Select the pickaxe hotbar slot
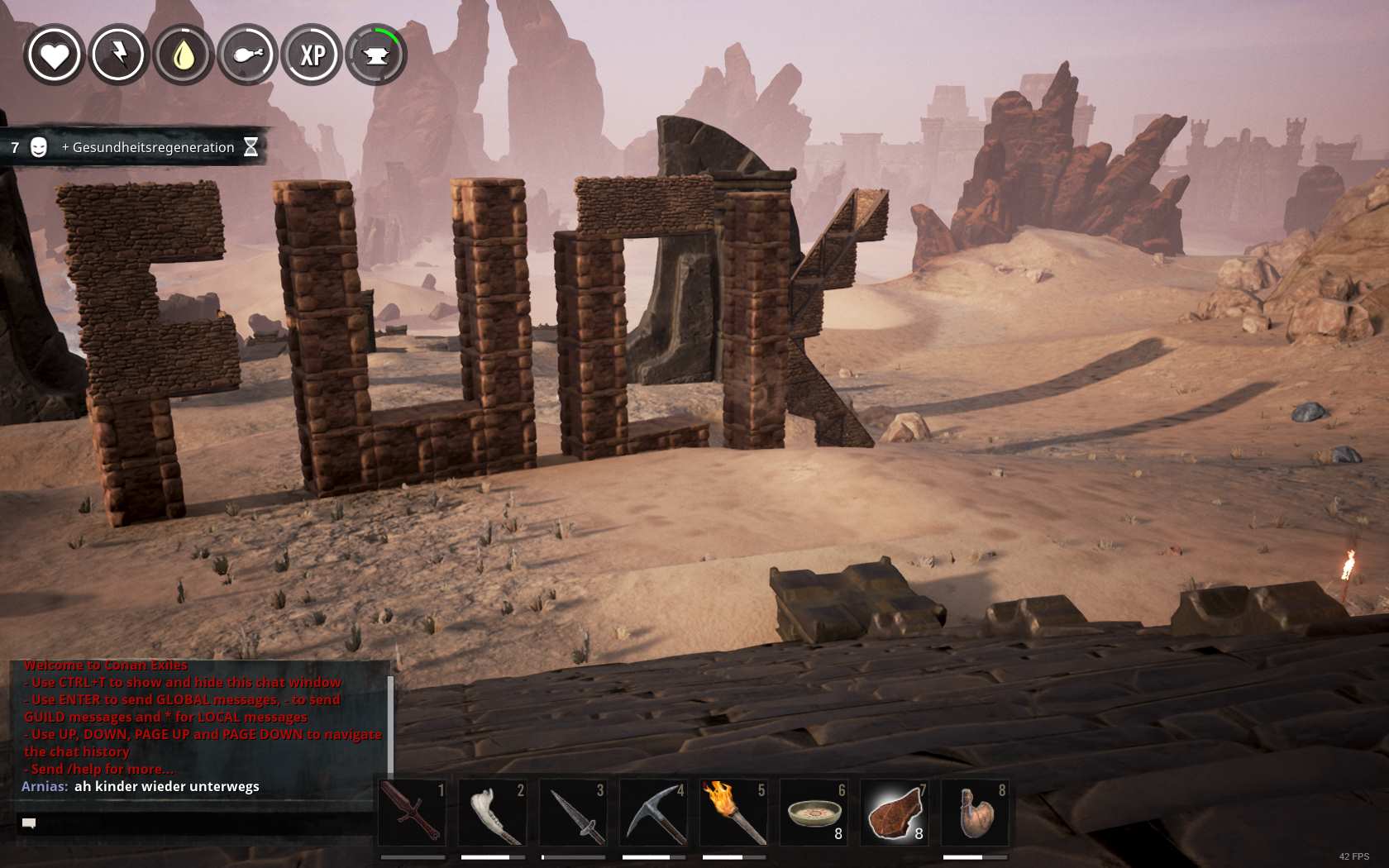 653,813
